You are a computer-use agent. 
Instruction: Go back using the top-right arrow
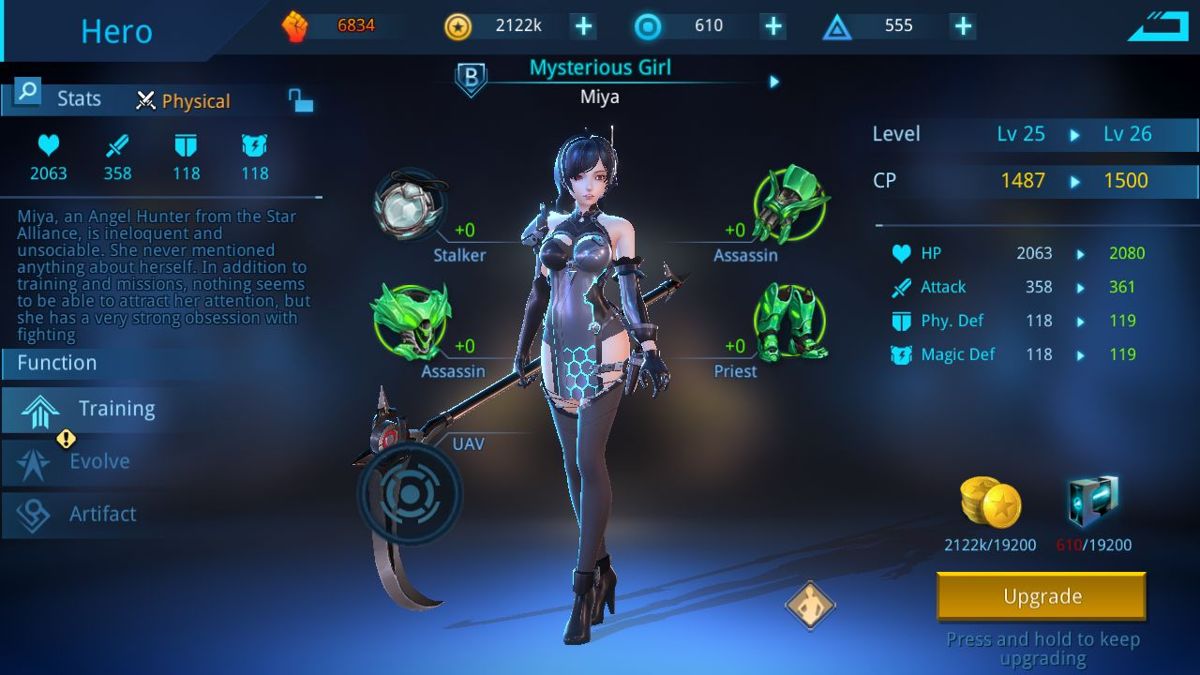1158,27
